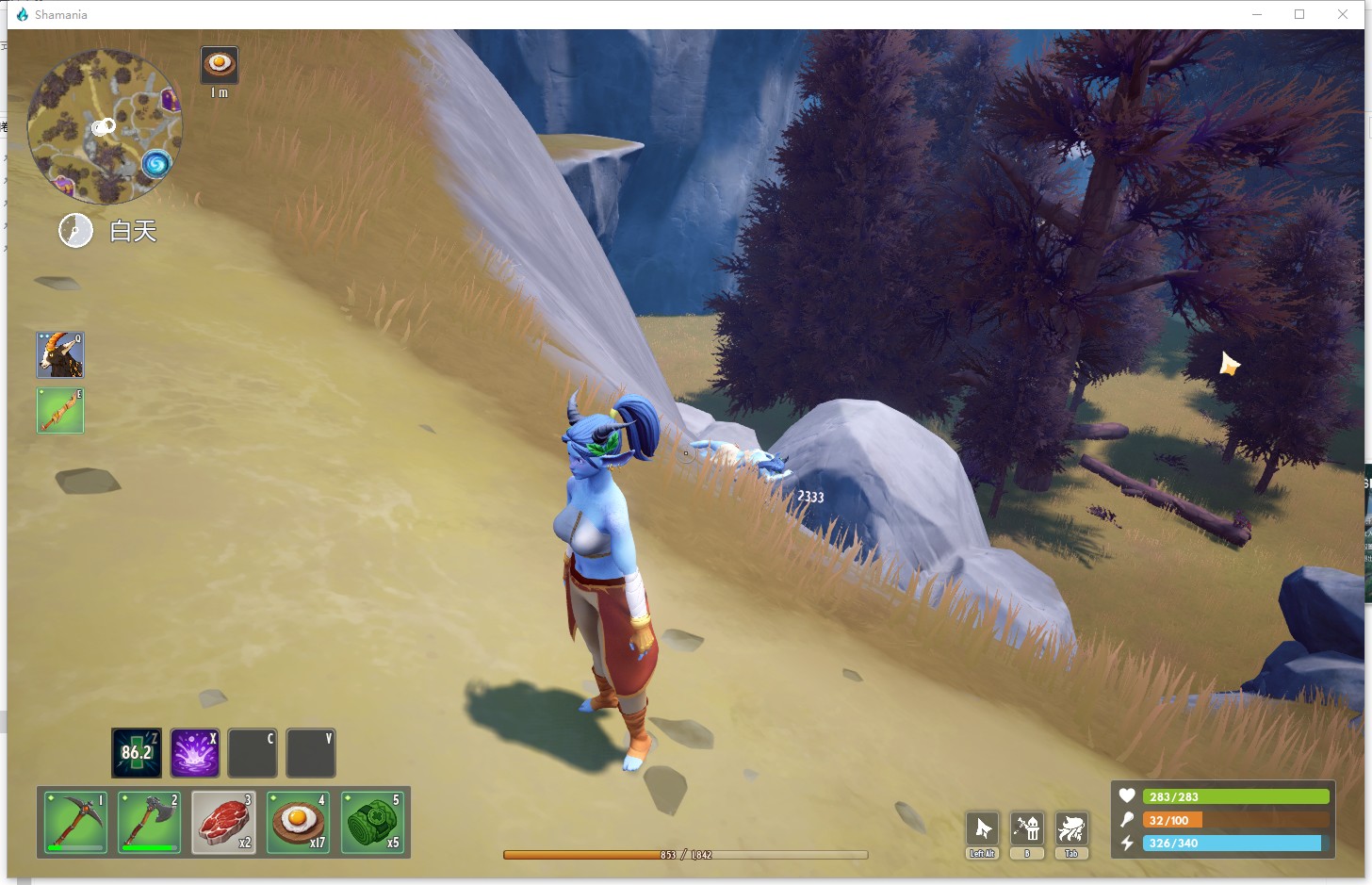Click the day-night clock icon
The height and width of the screenshot is (885, 1372).
point(76,230)
